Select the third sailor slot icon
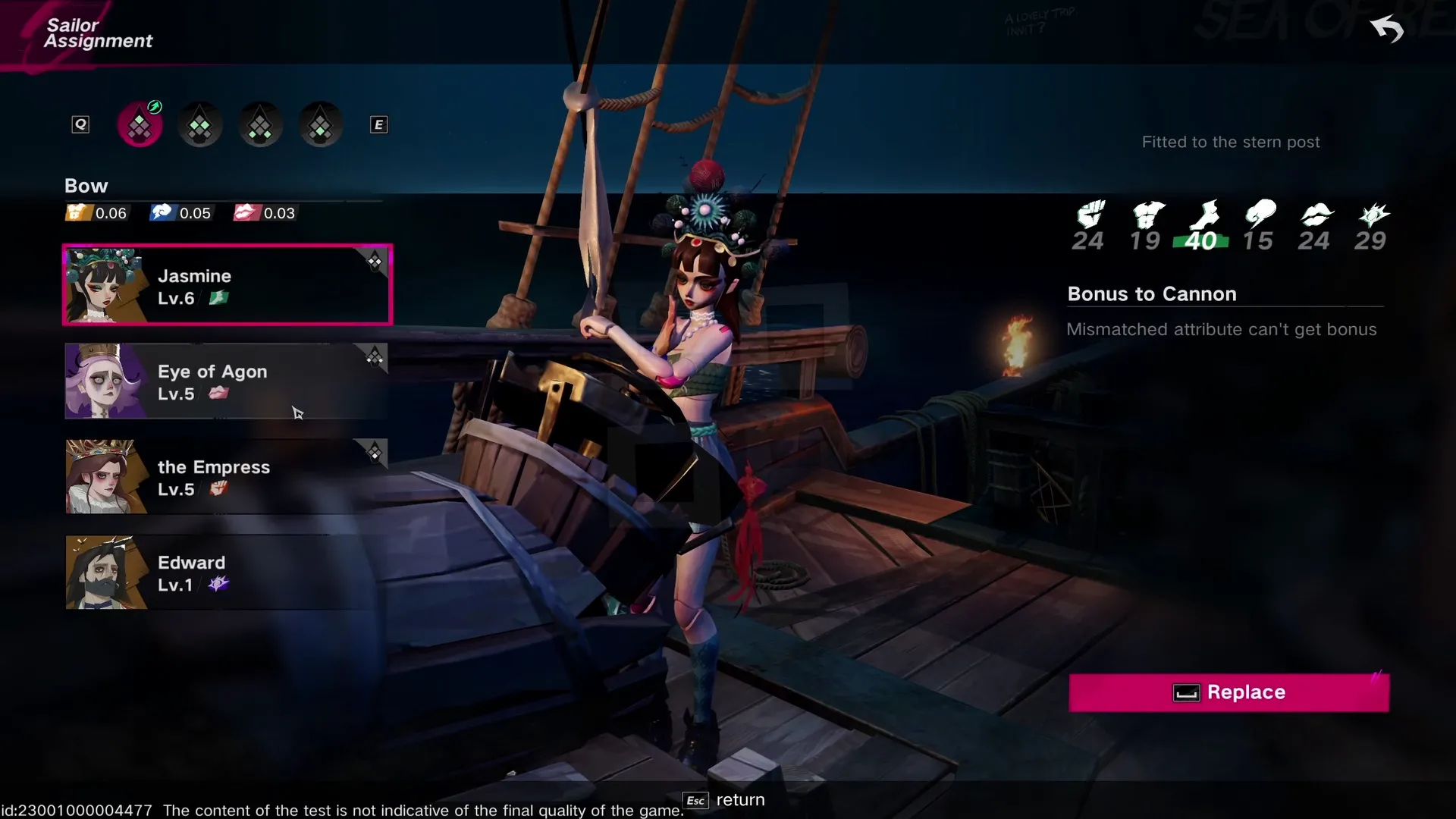Image resolution: width=1456 pixels, height=819 pixels. click(259, 124)
